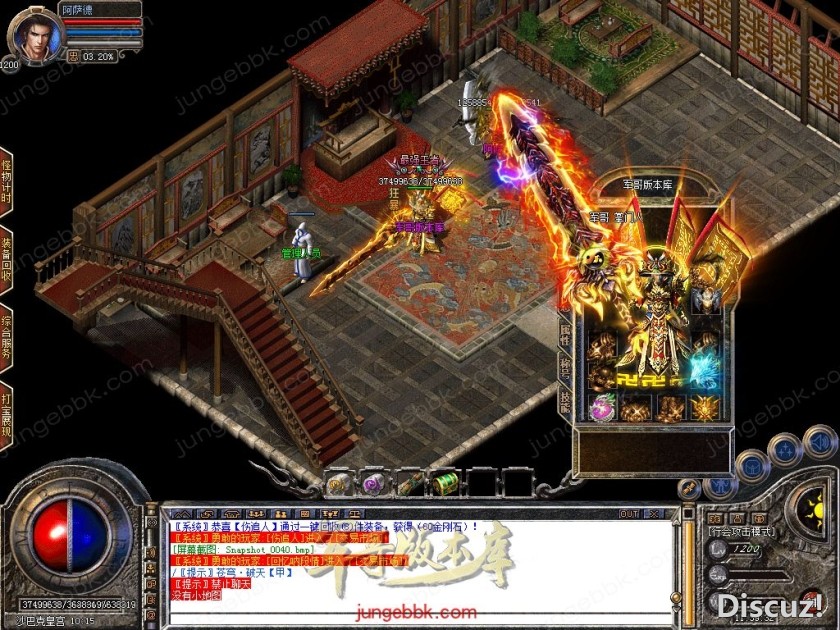Select the pink-purple orb equipment slot
This screenshot has height=630, width=840.
pos(602,407)
